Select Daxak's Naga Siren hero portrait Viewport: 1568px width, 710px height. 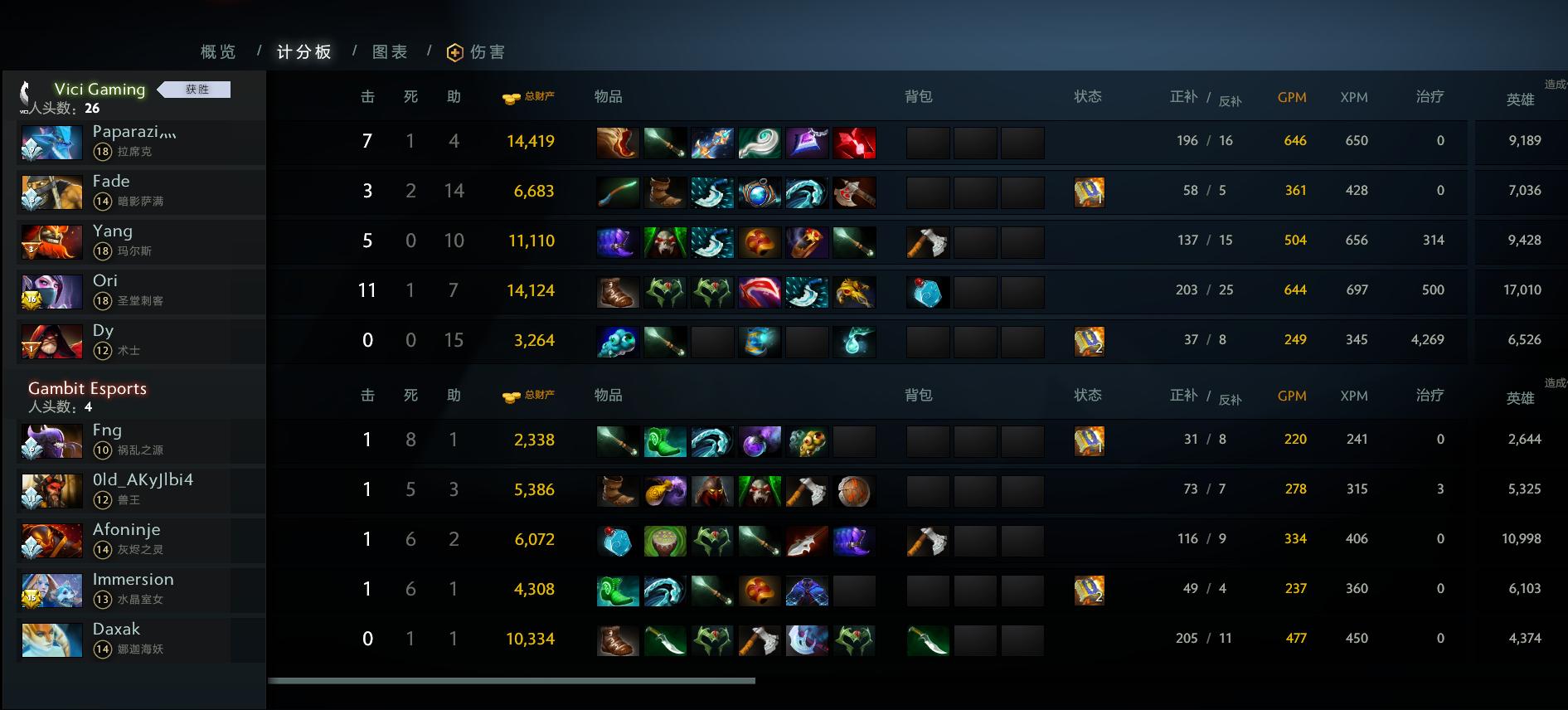pyautogui.click(x=51, y=639)
